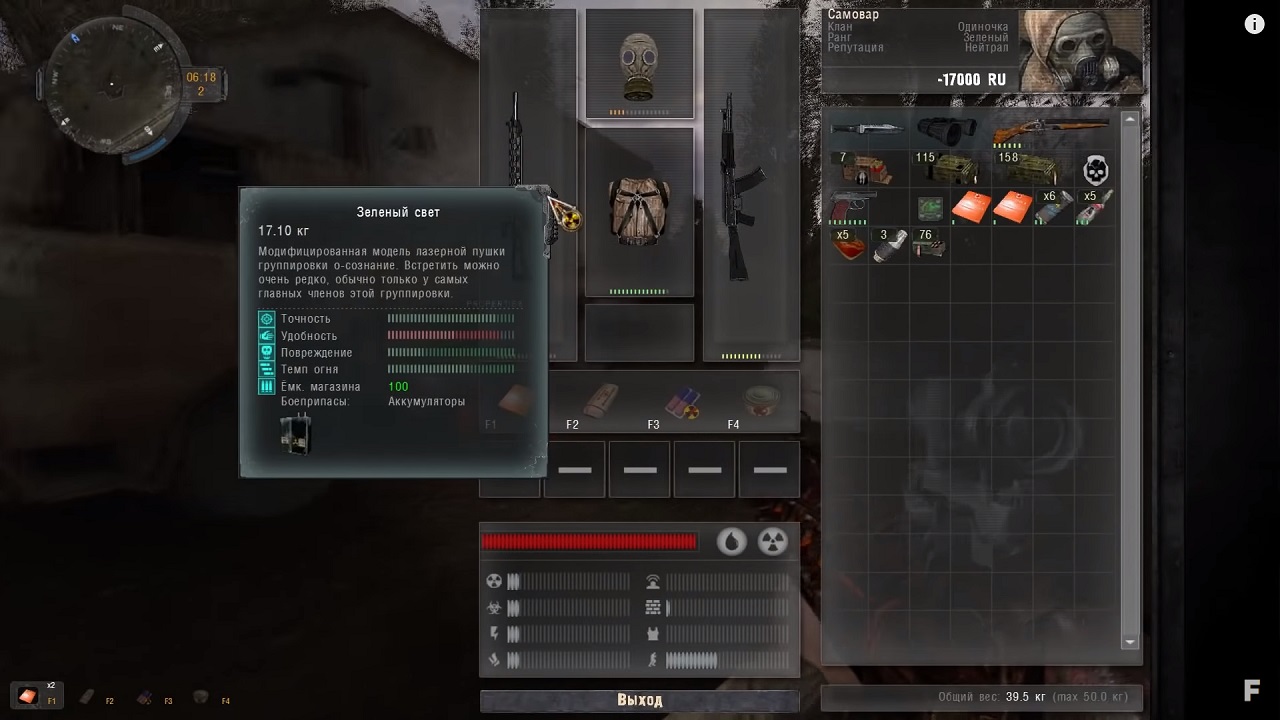Pick the x5 vodka bottle stack

(x=1095, y=207)
